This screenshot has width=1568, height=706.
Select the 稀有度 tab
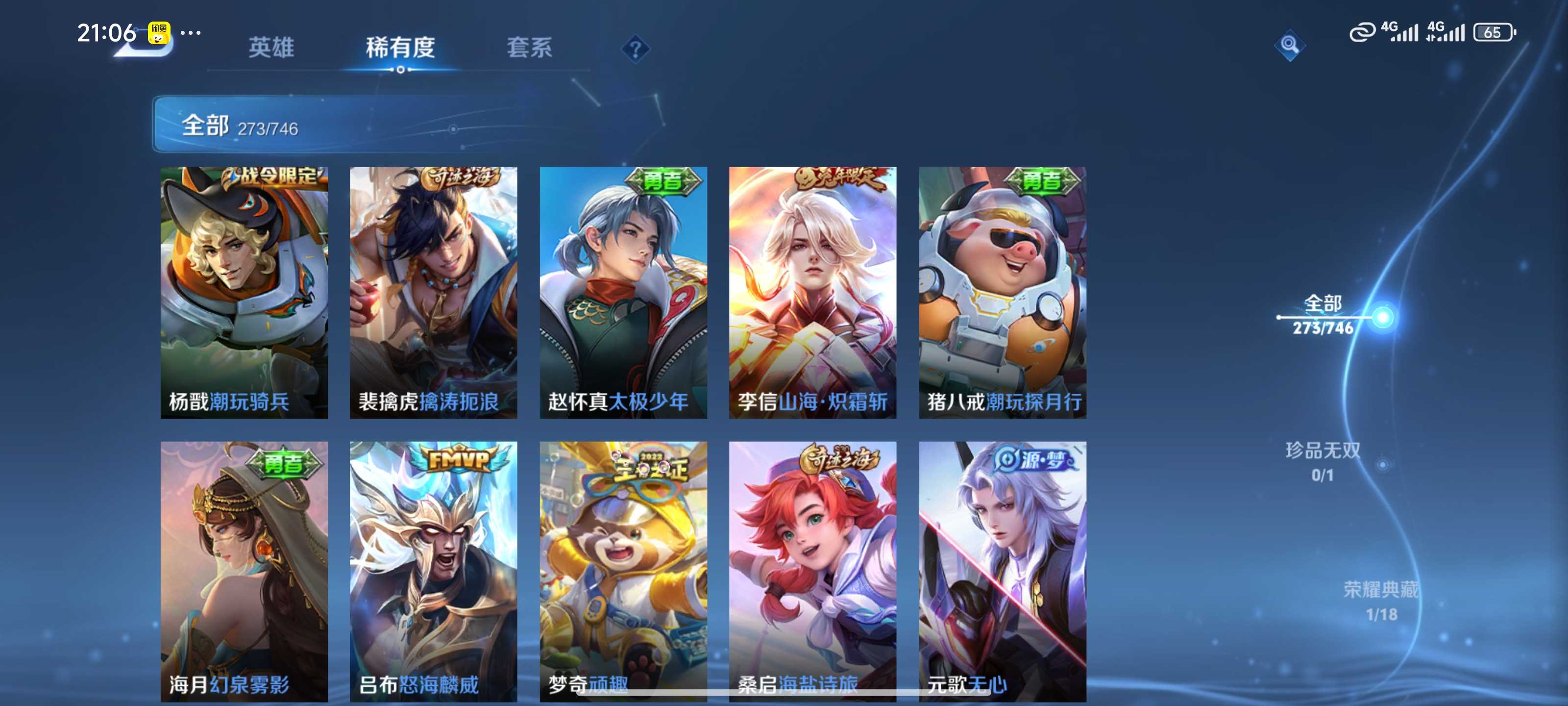point(400,47)
